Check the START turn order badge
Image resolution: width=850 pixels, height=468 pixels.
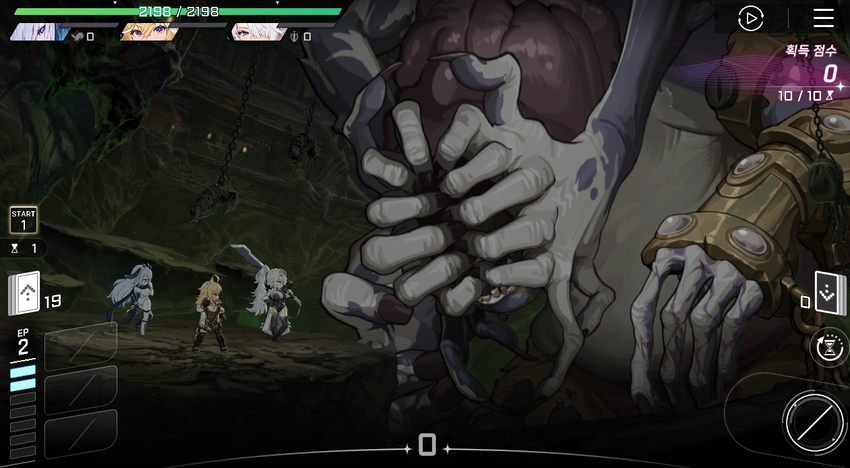pyautogui.click(x=23, y=220)
